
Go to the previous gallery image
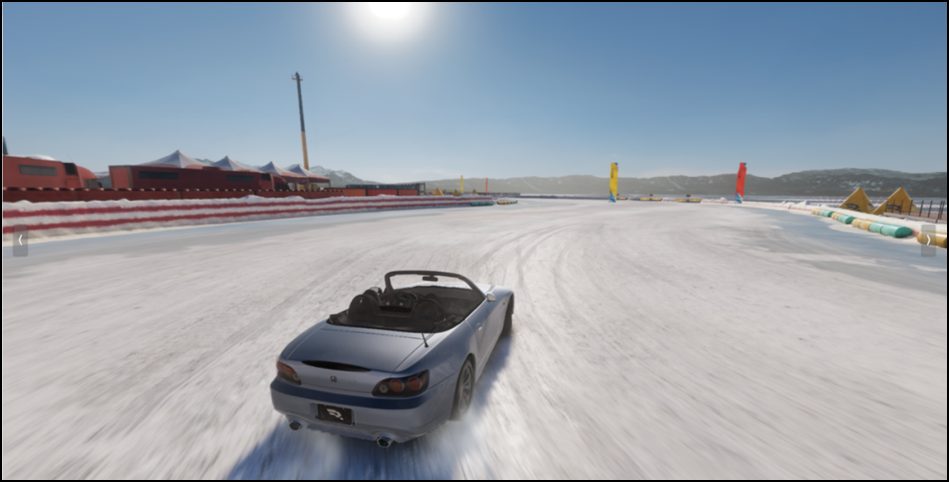(20, 240)
